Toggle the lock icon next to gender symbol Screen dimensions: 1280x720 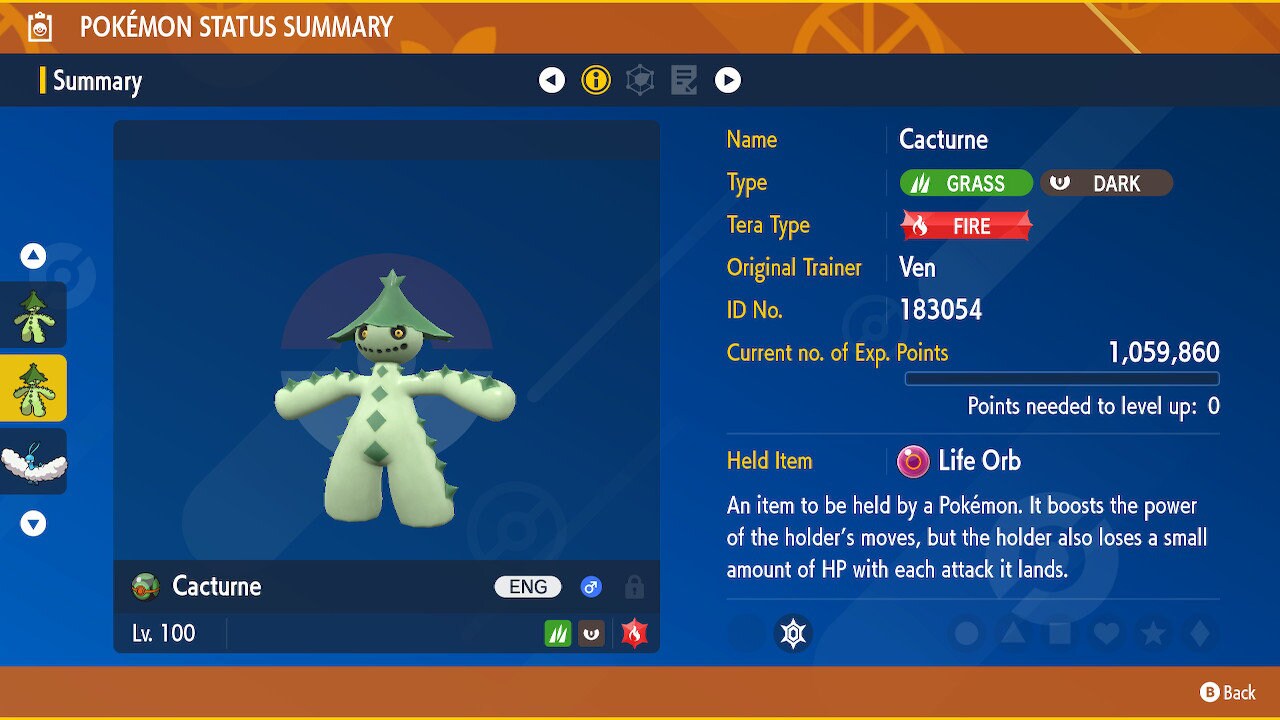[x=634, y=587]
